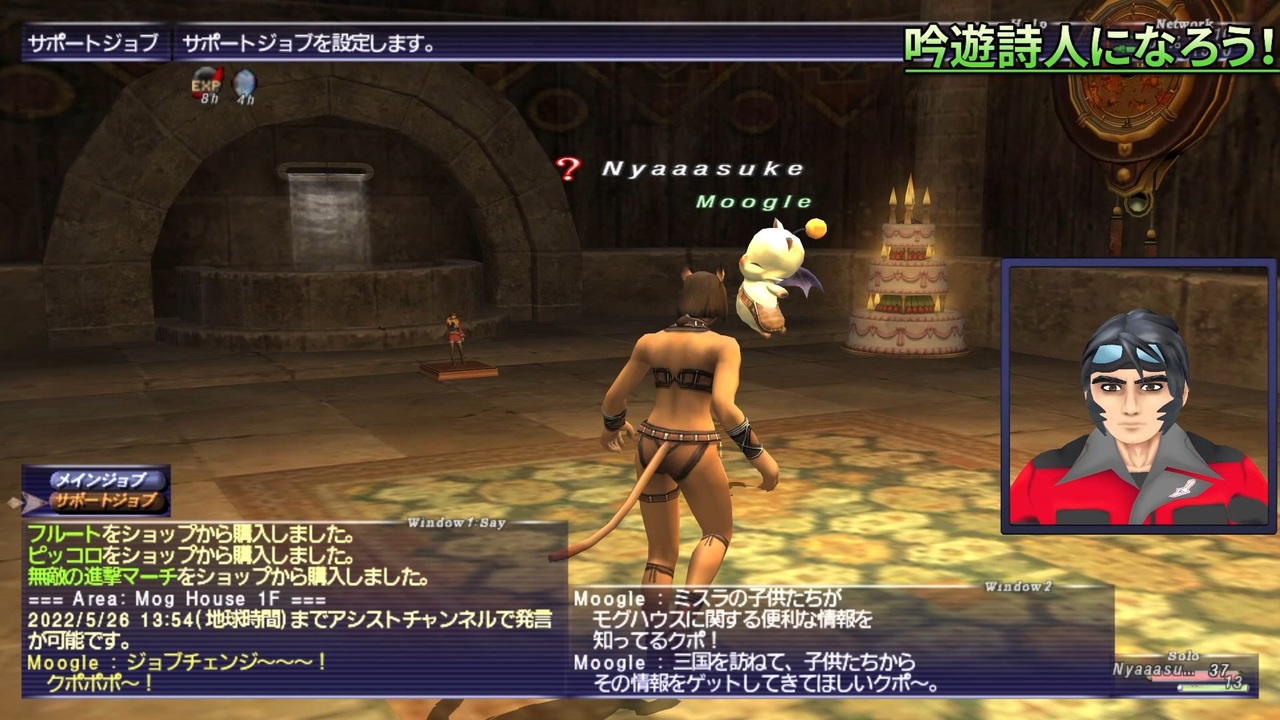Select the Solo party banner
The height and width of the screenshot is (720, 1280).
[x=1185, y=656]
